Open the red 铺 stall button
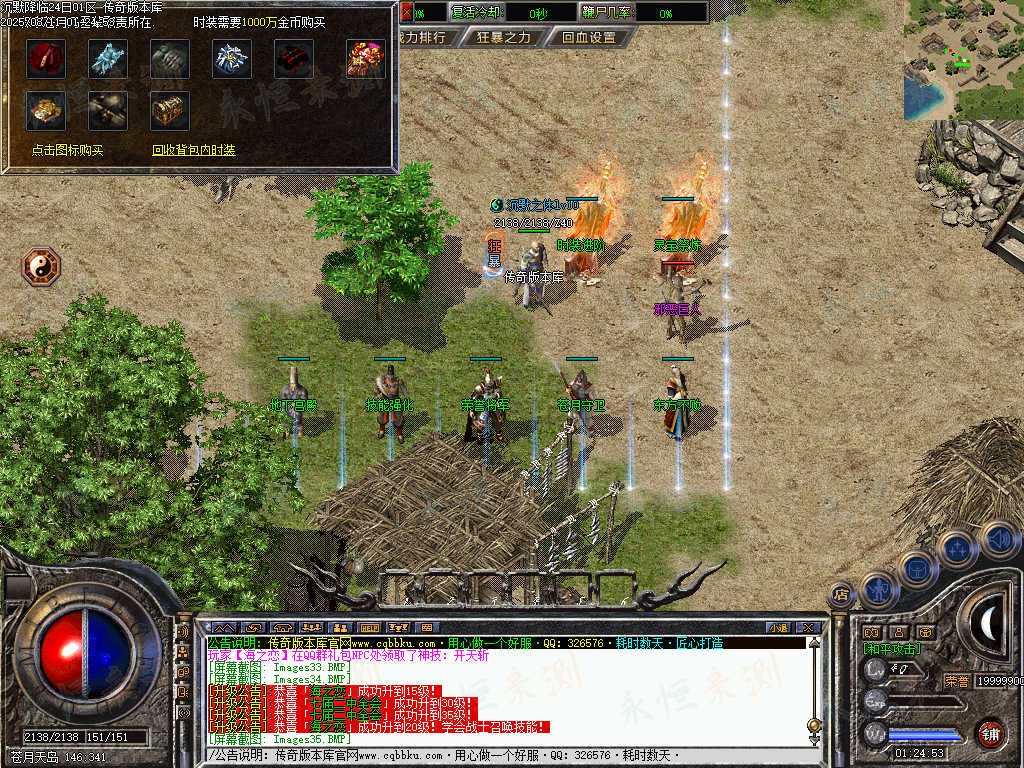The width and height of the screenshot is (1024, 768). [x=990, y=732]
